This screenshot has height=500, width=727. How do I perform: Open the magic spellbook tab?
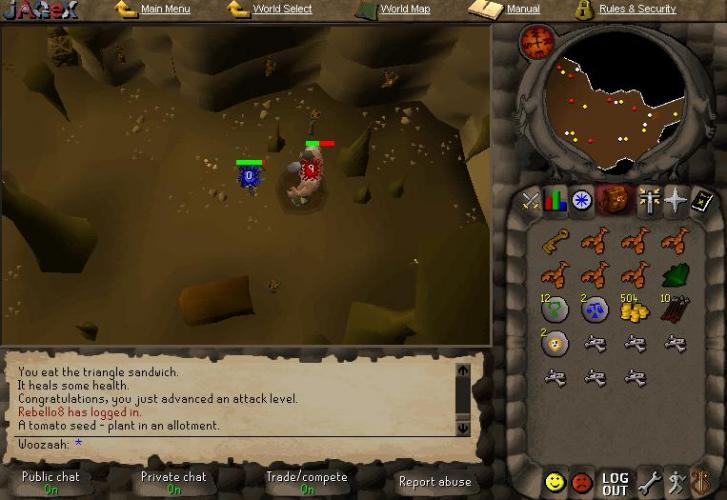pyautogui.click(x=703, y=201)
